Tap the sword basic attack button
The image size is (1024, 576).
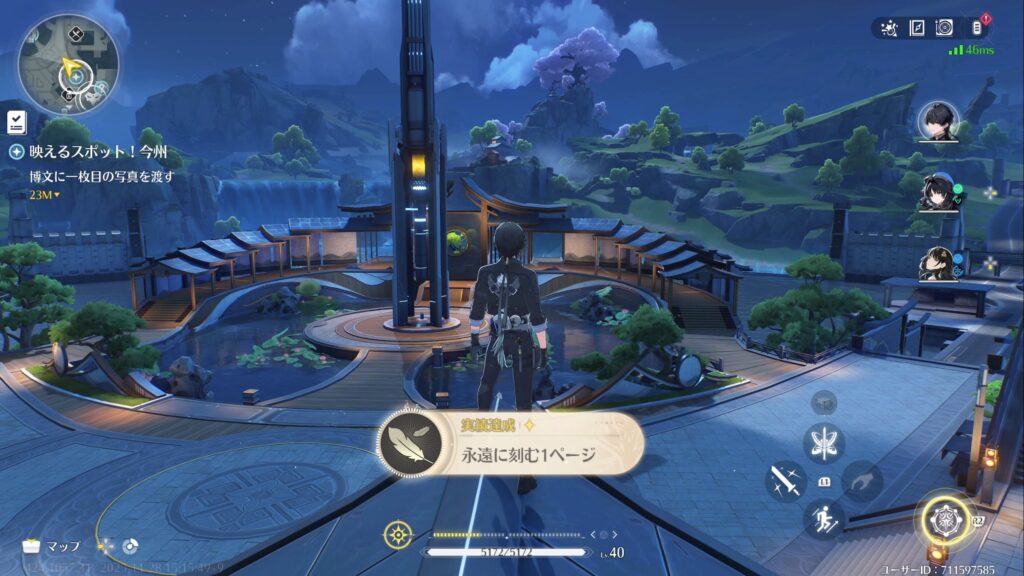pyautogui.click(x=786, y=481)
